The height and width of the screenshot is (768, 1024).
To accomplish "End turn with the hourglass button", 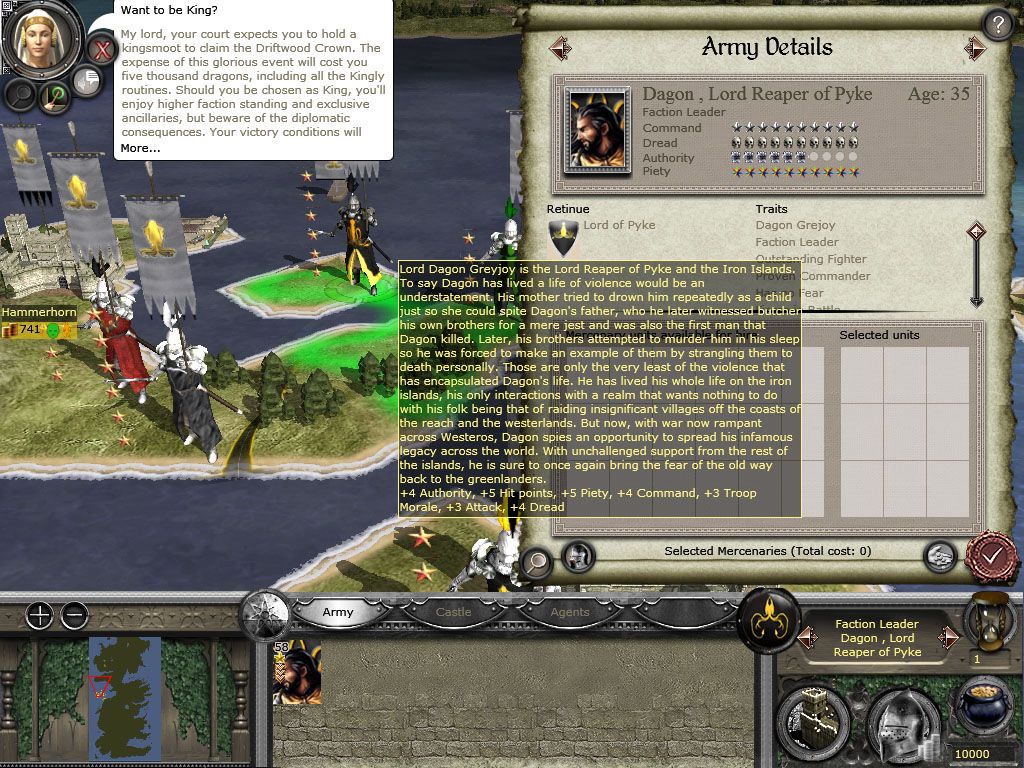I will pos(978,621).
